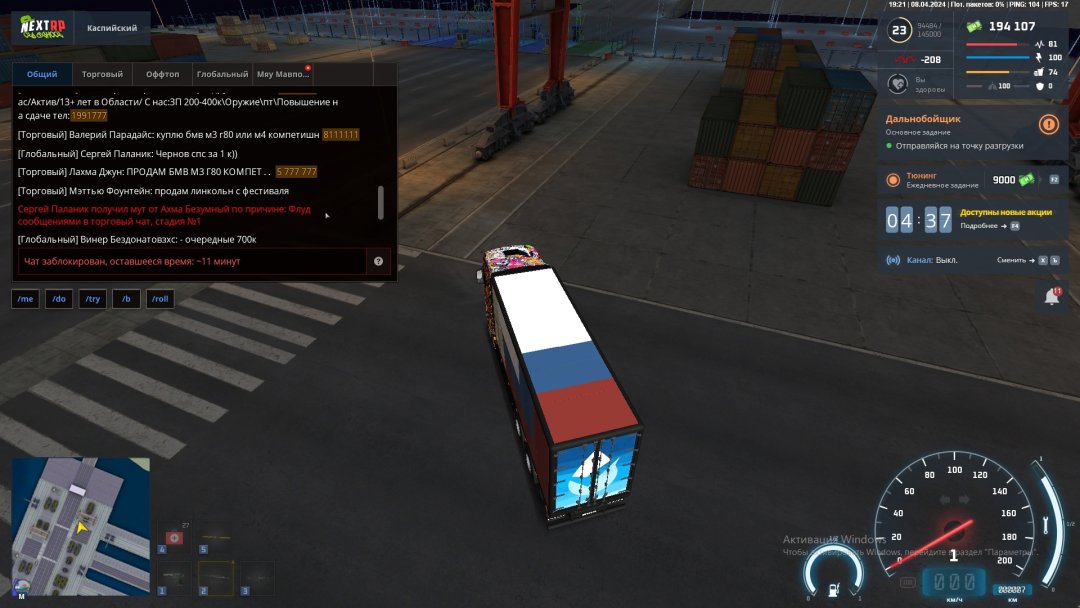Activate the /try command button
This screenshot has height=608, width=1080.
pyautogui.click(x=93, y=299)
